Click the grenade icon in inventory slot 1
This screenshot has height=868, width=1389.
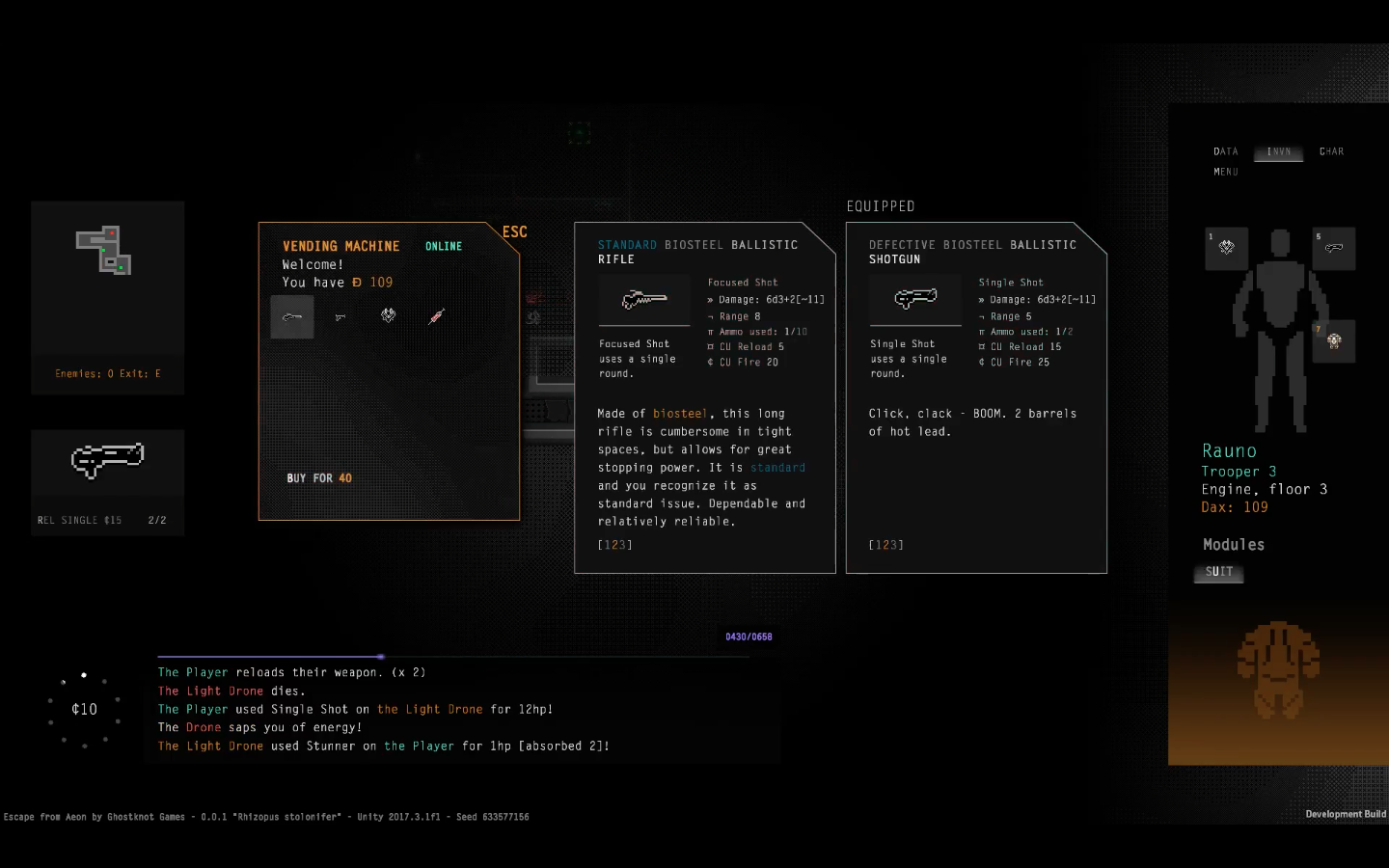click(1226, 248)
